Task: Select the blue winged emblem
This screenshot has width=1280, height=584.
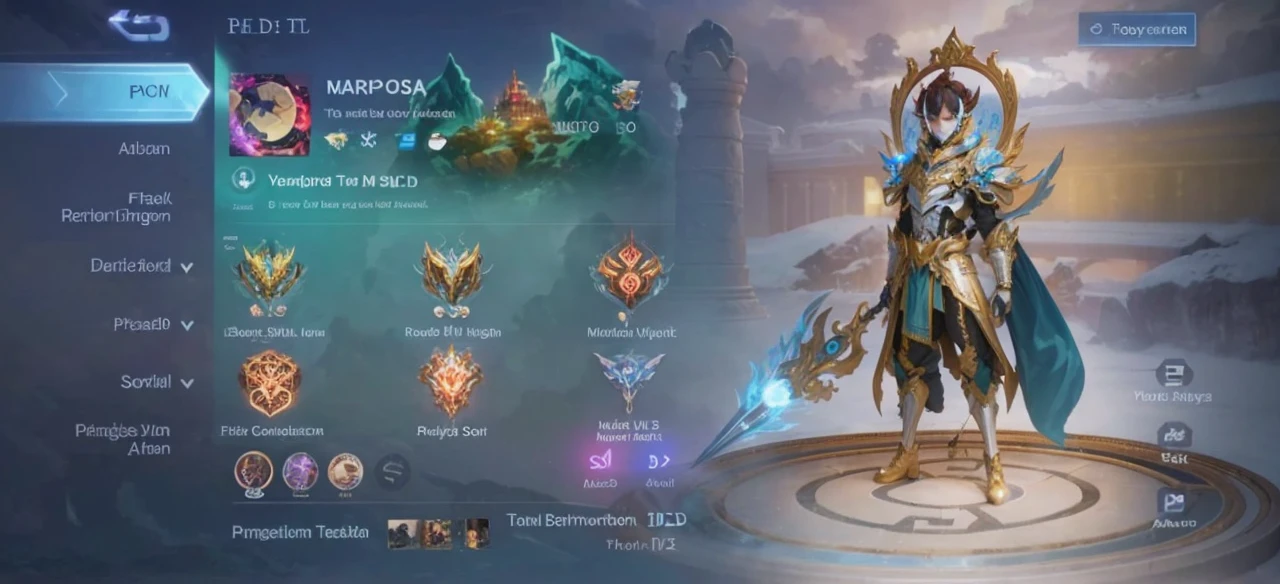Action: [629, 375]
